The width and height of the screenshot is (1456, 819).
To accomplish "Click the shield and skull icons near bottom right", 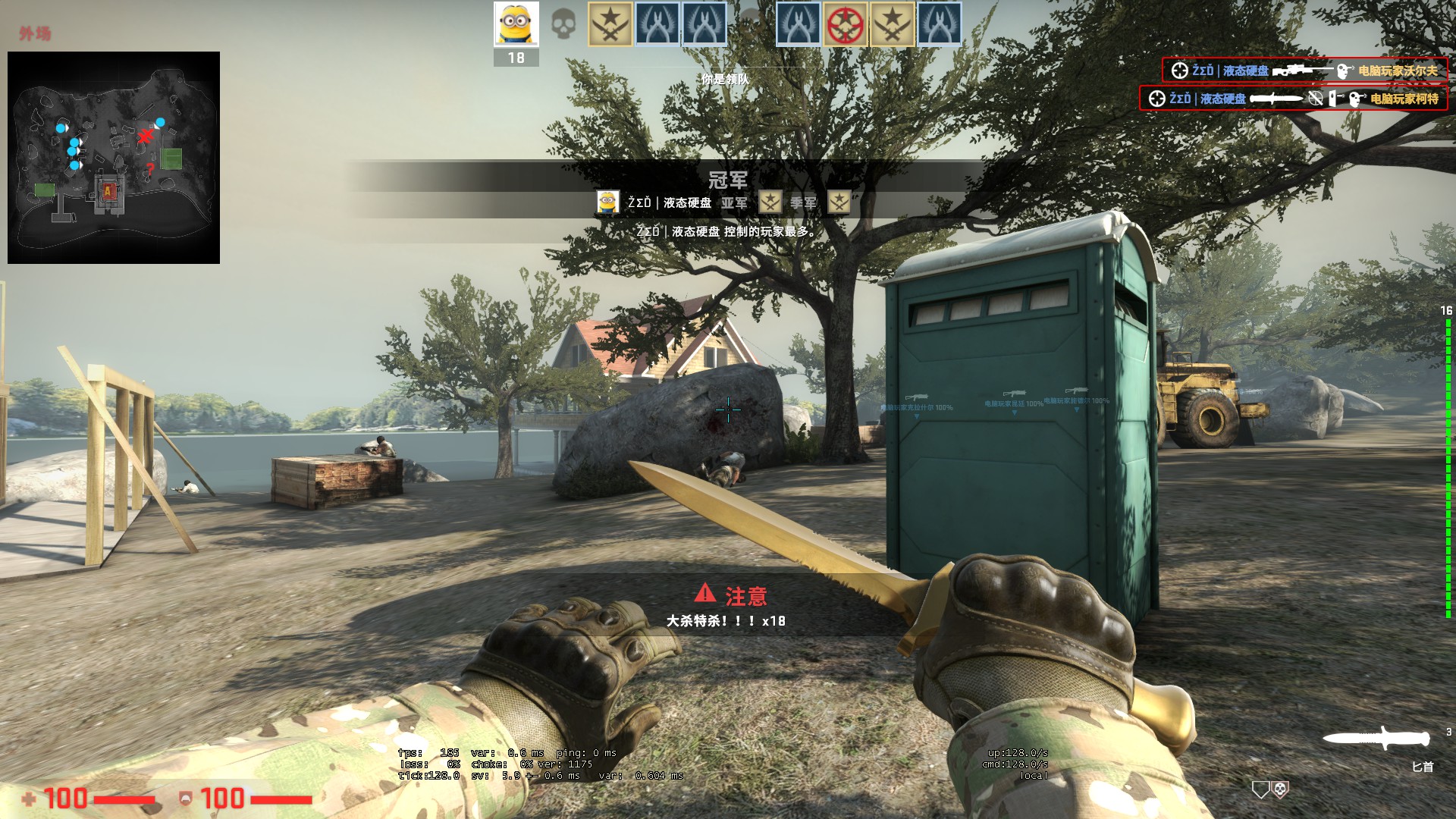I will (x=1270, y=790).
